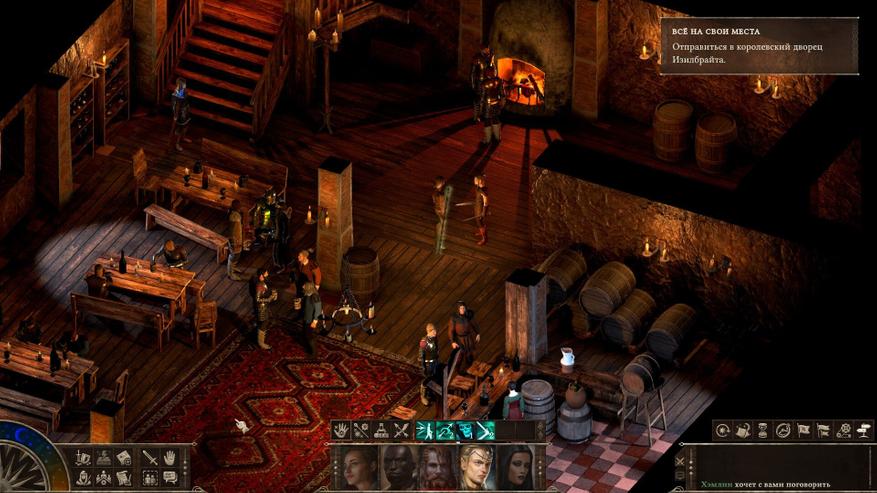Click the crossed swords combat action icon
This screenshot has width=877, height=493.
[x=402, y=431]
